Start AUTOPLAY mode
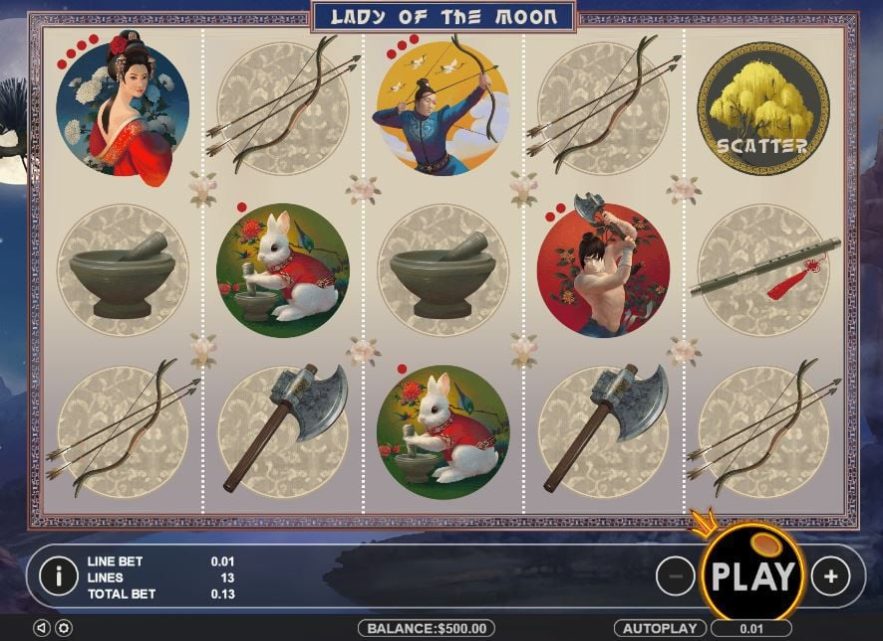This screenshot has width=883, height=641. click(660, 628)
